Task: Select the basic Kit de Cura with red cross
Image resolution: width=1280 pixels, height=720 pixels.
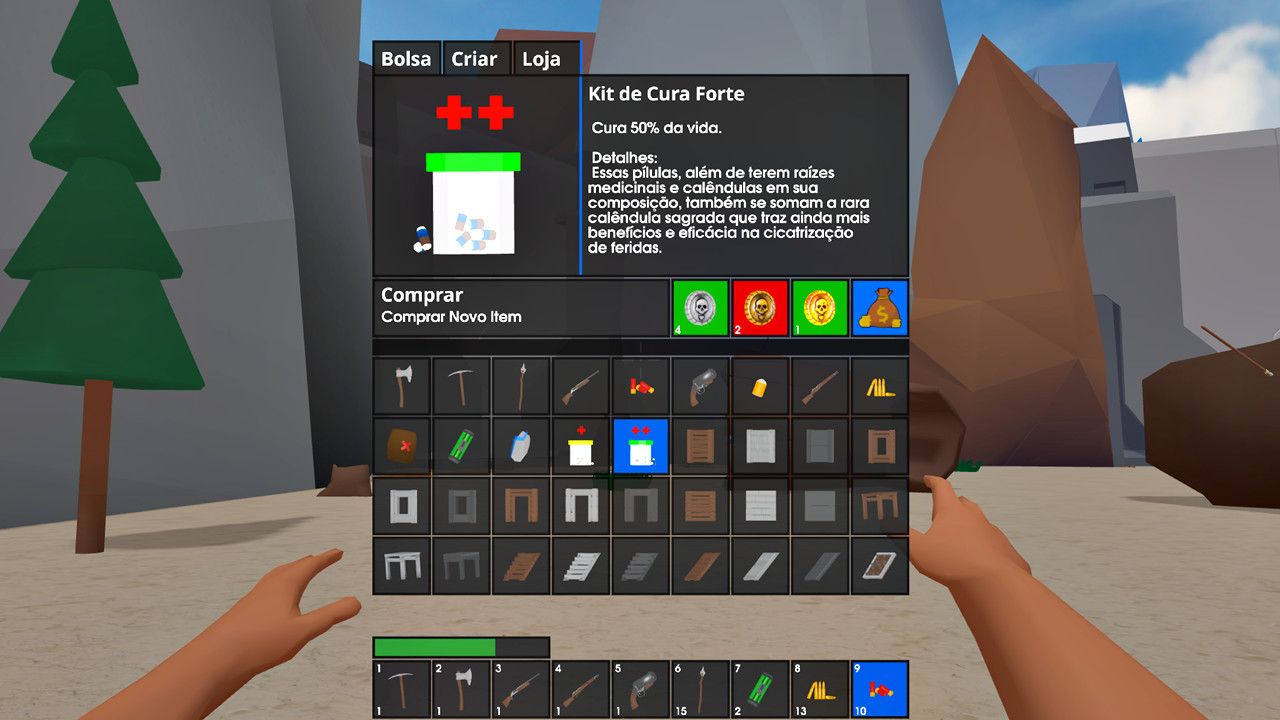Action: tap(581, 446)
